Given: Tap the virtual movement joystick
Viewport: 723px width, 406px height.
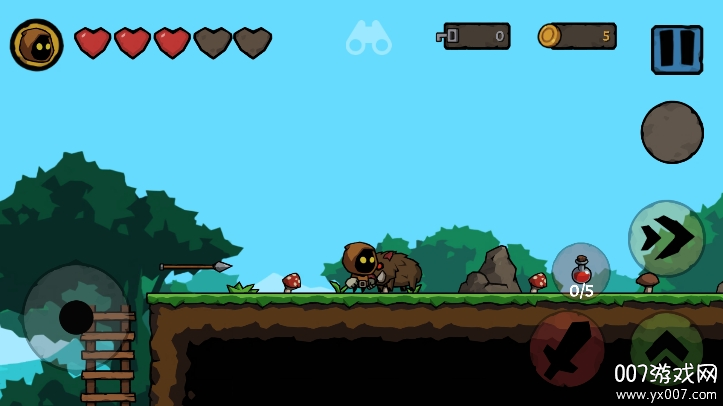Looking at the screenshot, I should coord(76,316).
